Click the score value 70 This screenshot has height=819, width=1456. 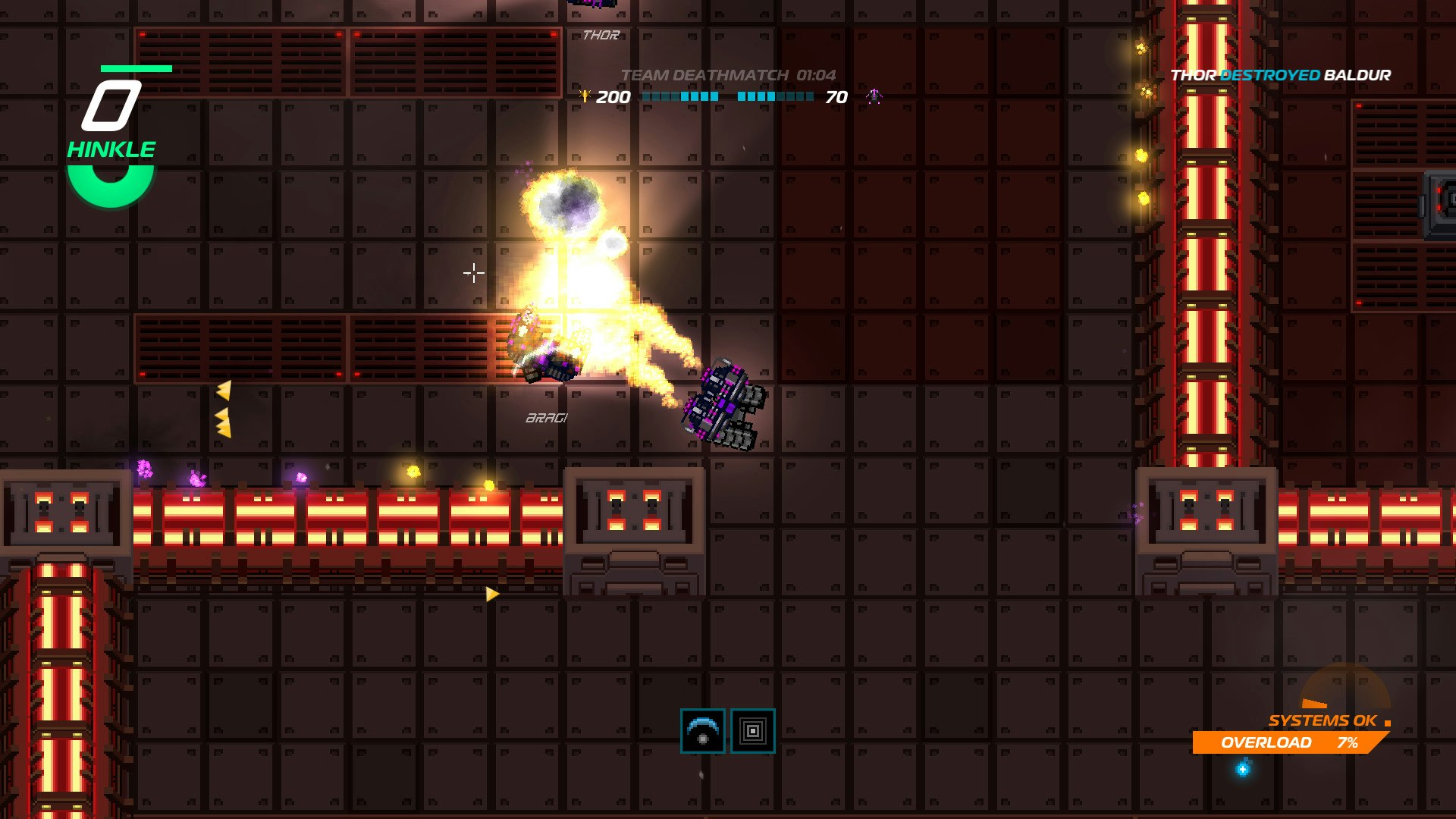pos(836,96)
